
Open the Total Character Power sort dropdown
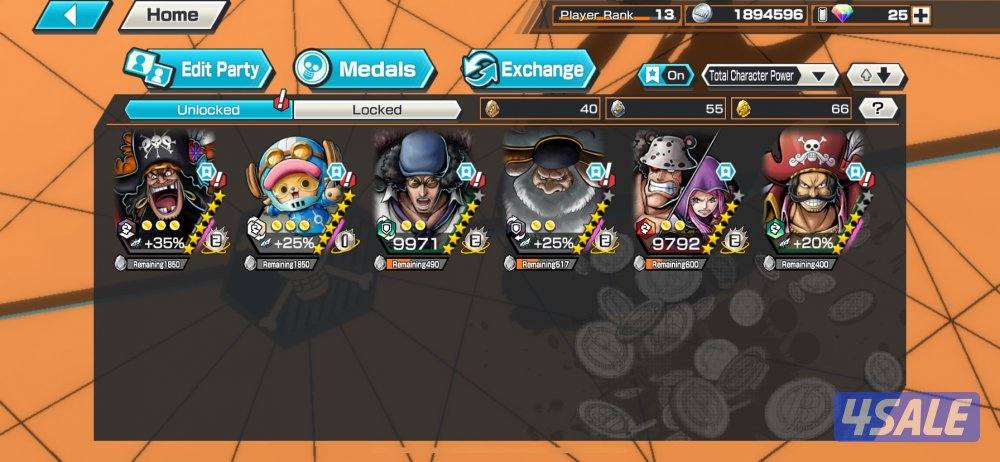770,75
